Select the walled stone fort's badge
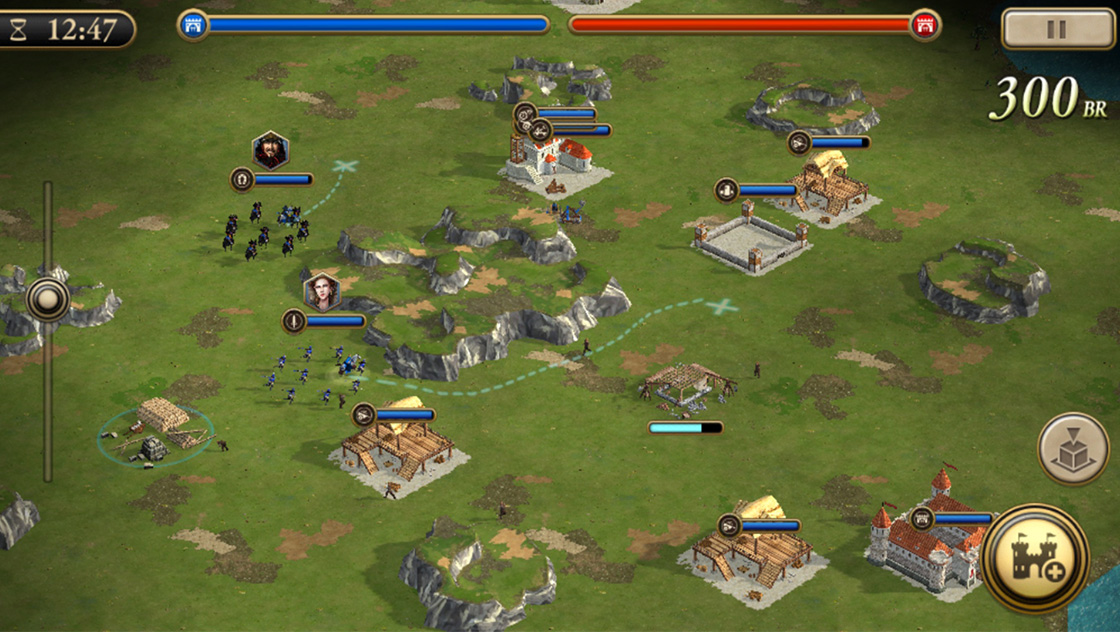The width and height of the screenshot is (1120, 632). 727,190
